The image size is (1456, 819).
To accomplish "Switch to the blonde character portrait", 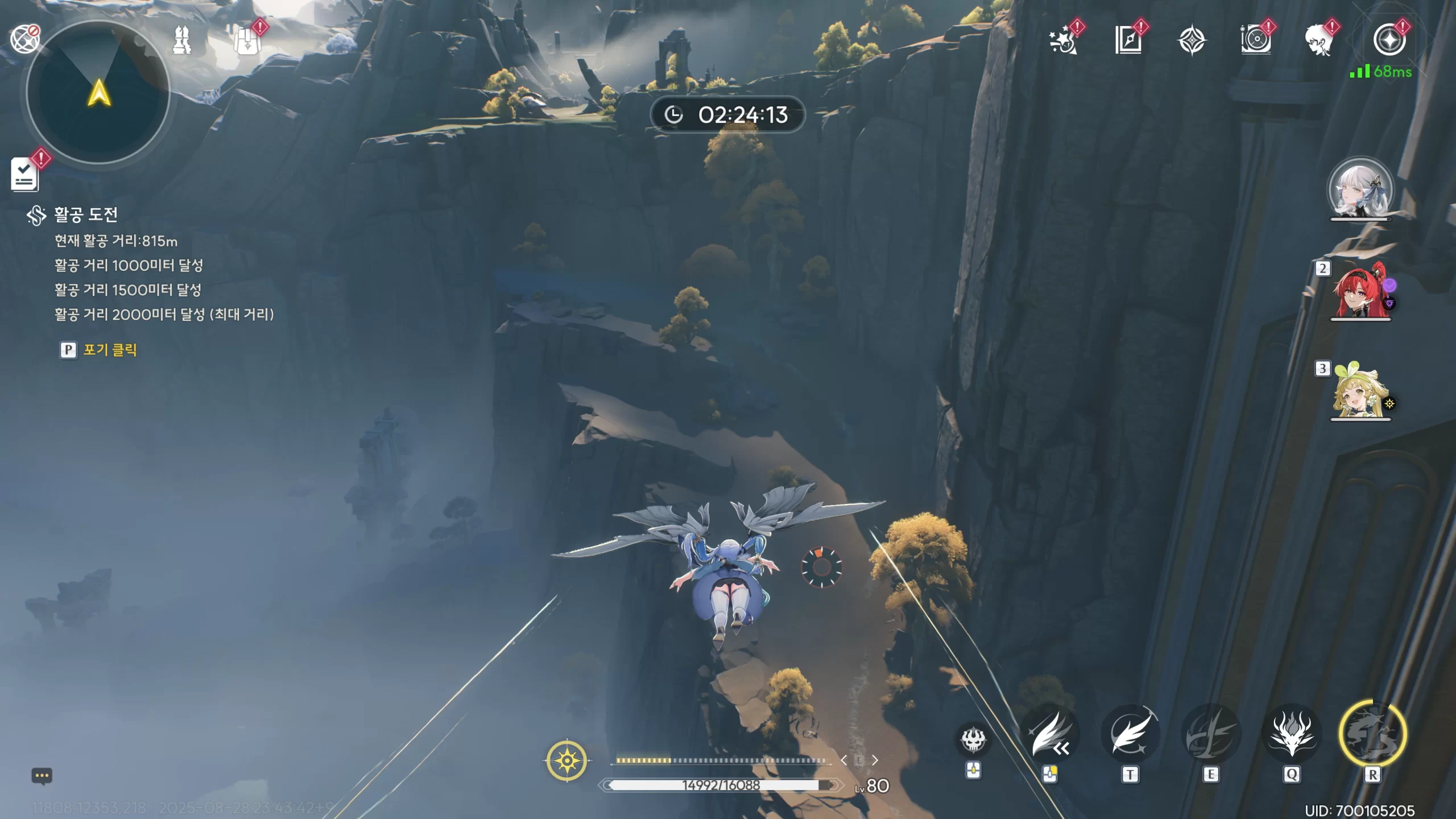I will pos(1360,392).
